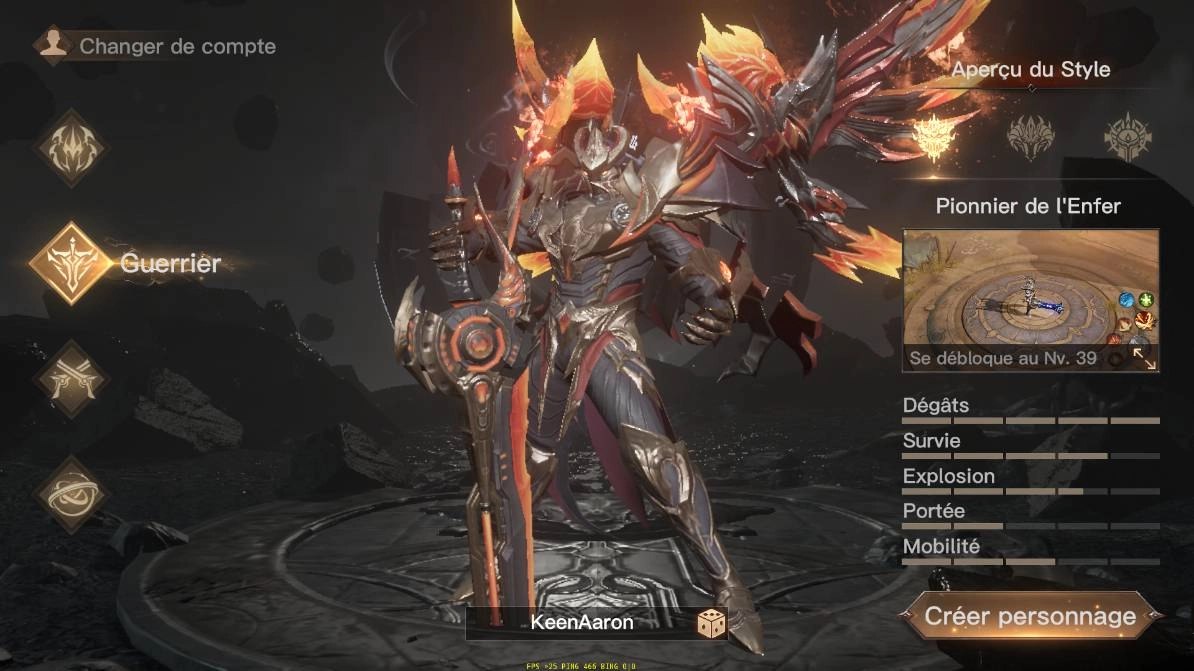The image size is (1194, 671).
Task: Switch to the horned mask style icon
Action: [x=1031, y=136]
